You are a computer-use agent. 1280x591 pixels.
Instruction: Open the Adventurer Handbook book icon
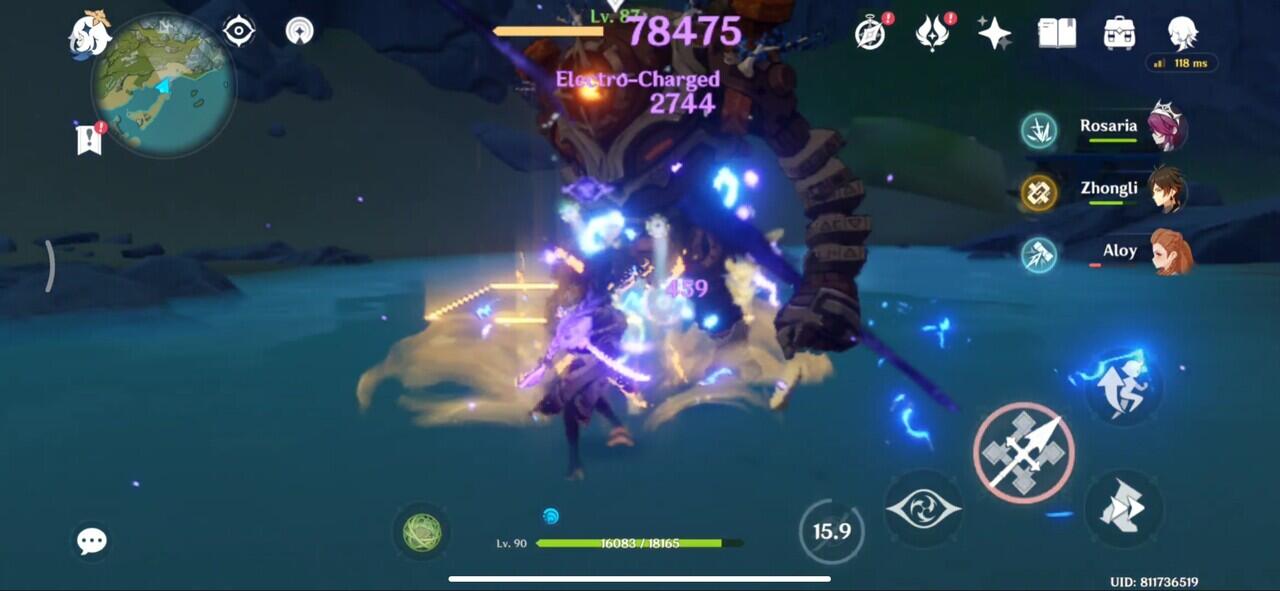[x=1056, y=33]
